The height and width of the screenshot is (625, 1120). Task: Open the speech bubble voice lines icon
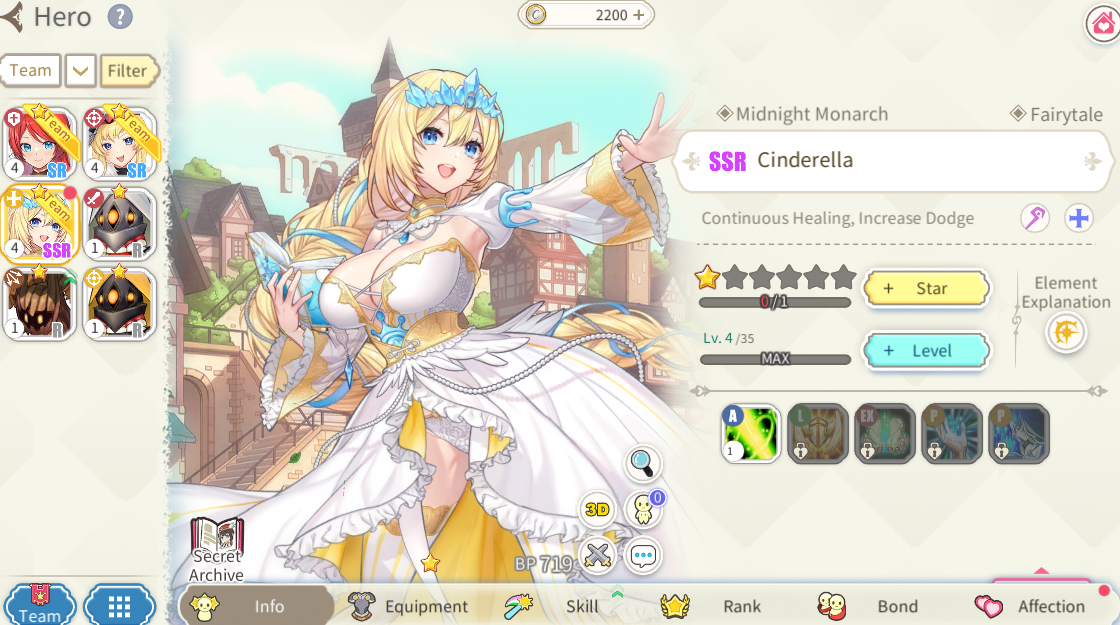point(643,555)
